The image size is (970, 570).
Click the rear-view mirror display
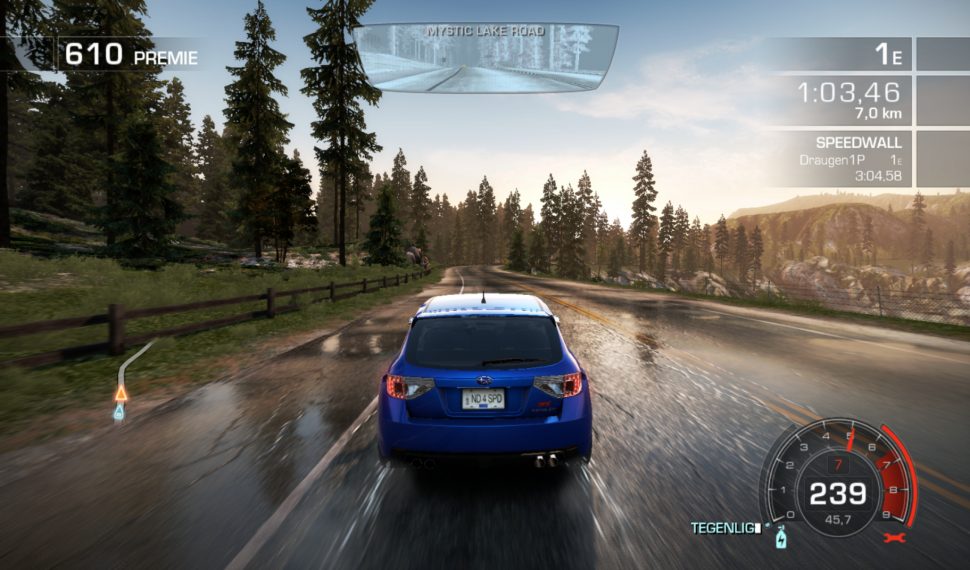tap(484, 59)
